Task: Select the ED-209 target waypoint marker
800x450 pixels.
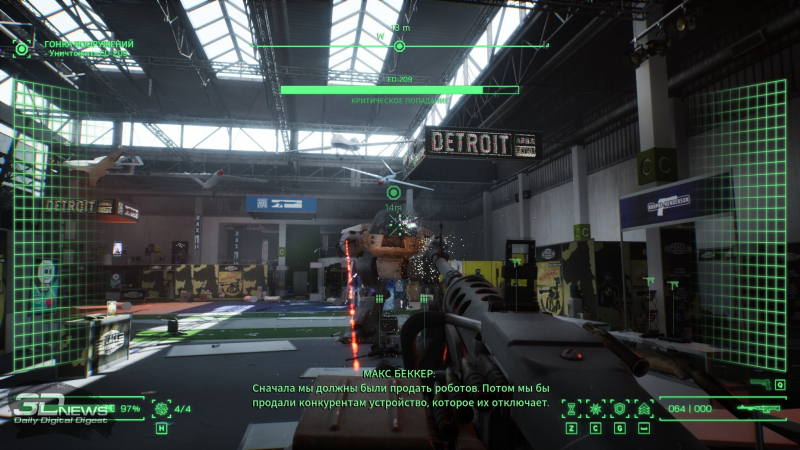Action: click(393, 192)
